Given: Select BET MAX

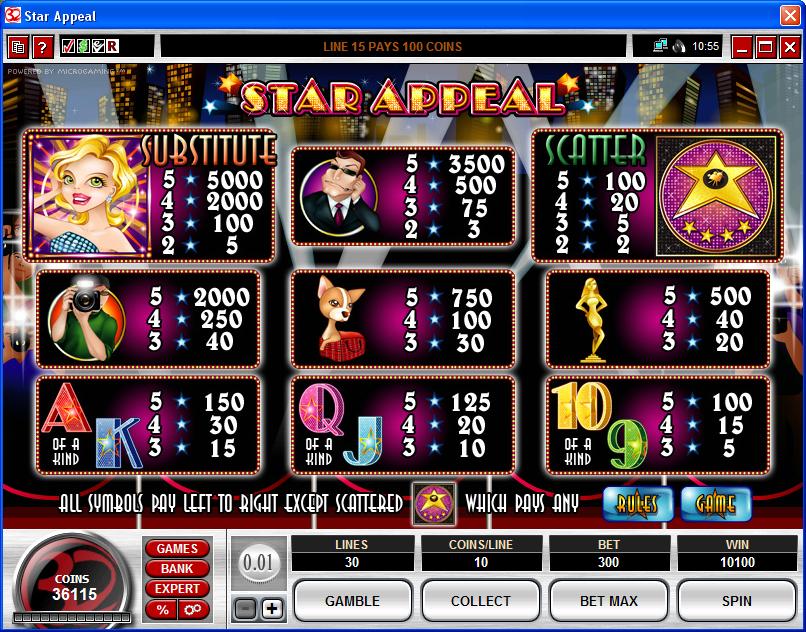Looking at the screenshot, I should (x=608, y=601).
